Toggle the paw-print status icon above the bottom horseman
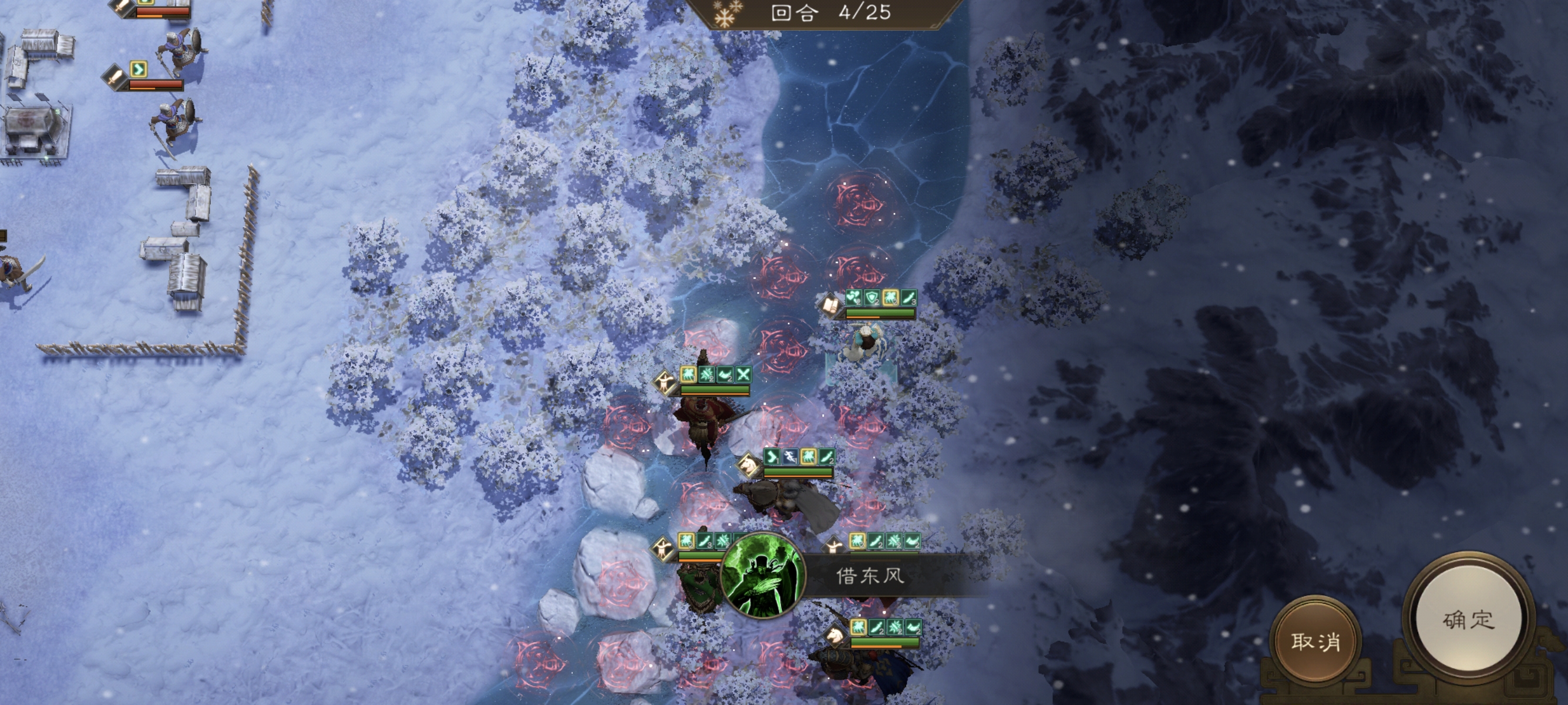1568x705 pixels. [858, 627]
